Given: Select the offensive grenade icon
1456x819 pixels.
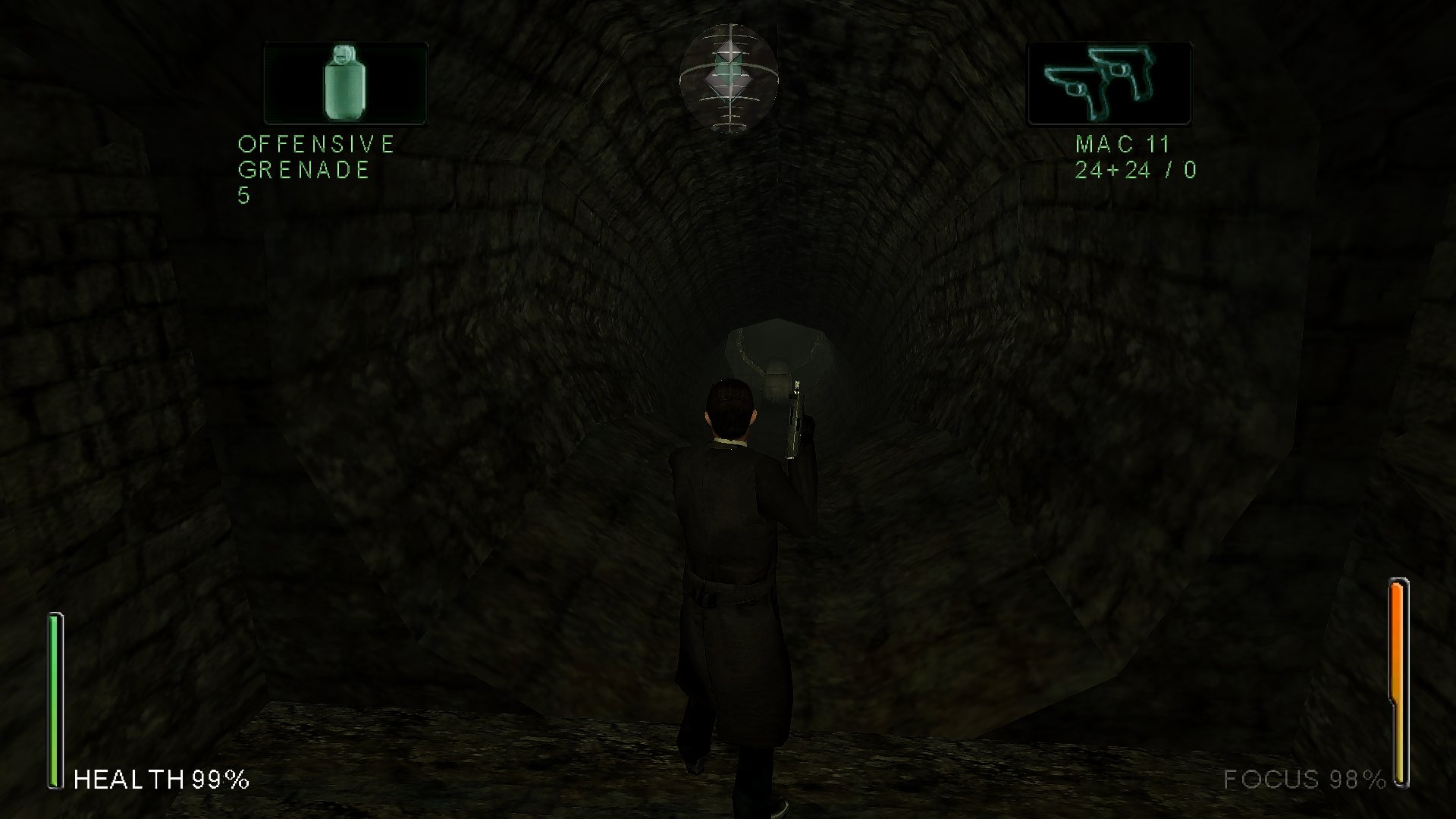Looking at the screenshot, I should 346,83.
